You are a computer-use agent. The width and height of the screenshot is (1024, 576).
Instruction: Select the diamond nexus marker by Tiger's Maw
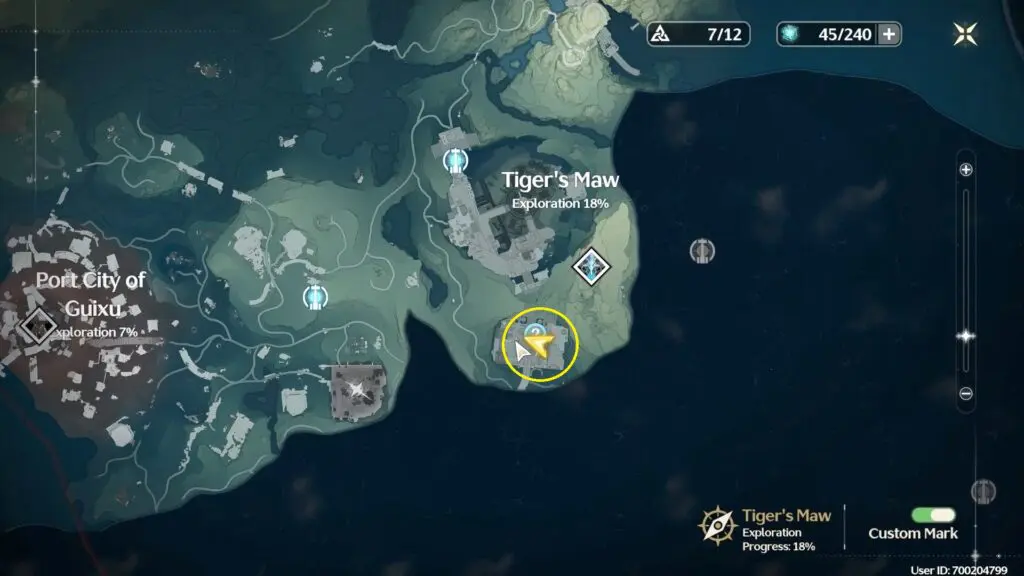point(593,266)
